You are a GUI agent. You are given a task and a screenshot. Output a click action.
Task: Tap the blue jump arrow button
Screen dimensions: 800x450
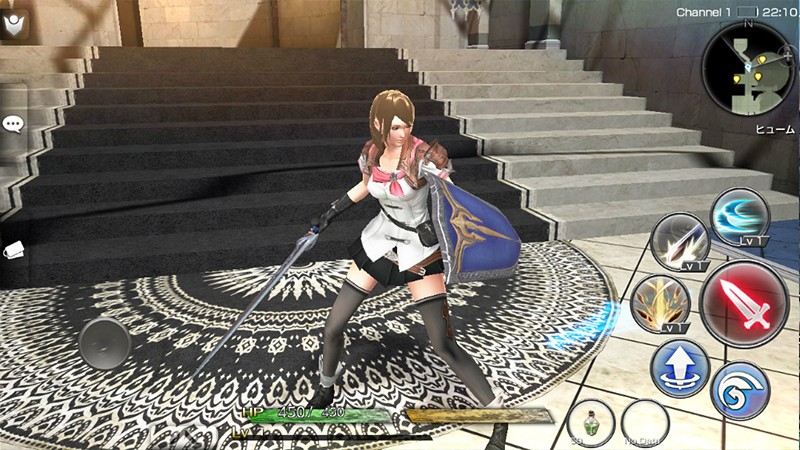pos(680,369)
